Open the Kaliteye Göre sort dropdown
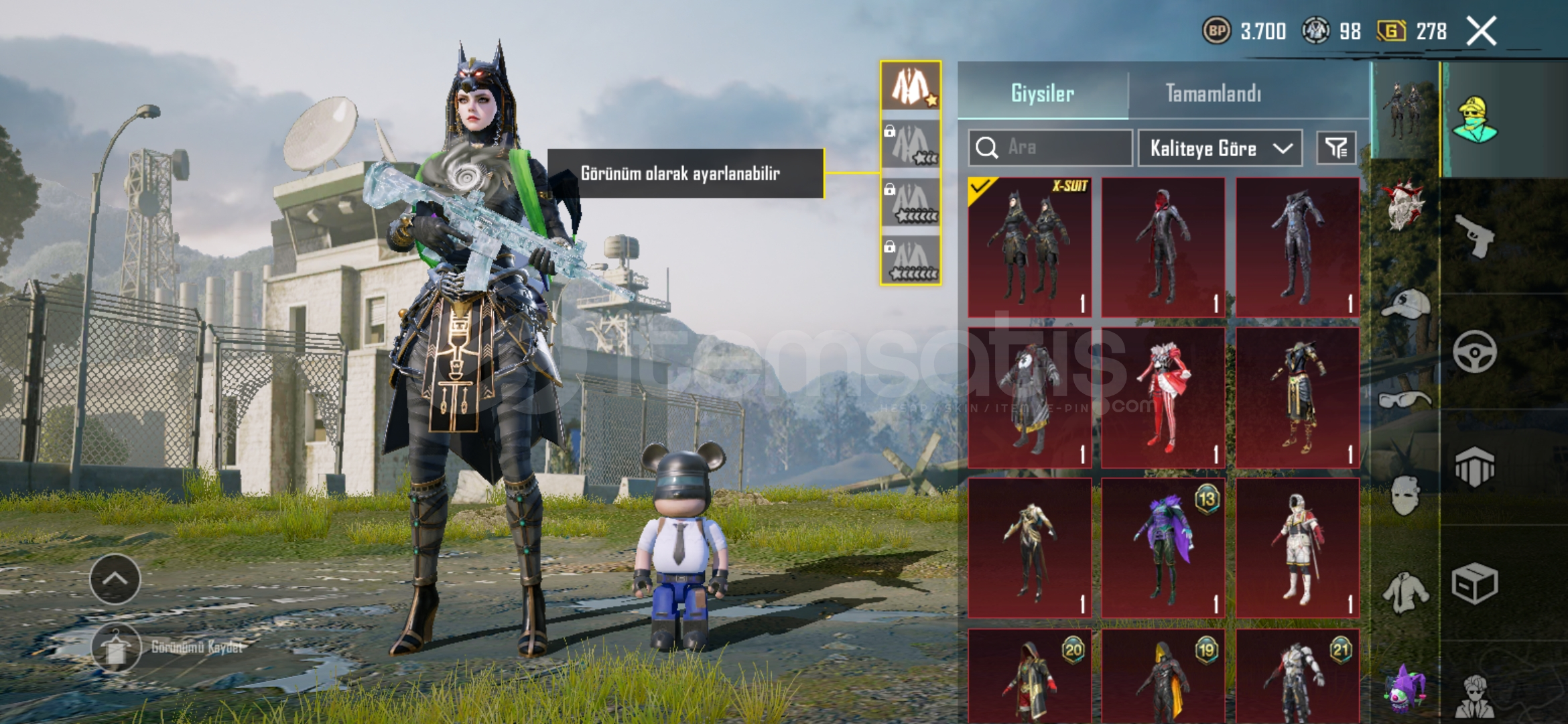This screenshot has width=1568, height=724. point(1220,148)
